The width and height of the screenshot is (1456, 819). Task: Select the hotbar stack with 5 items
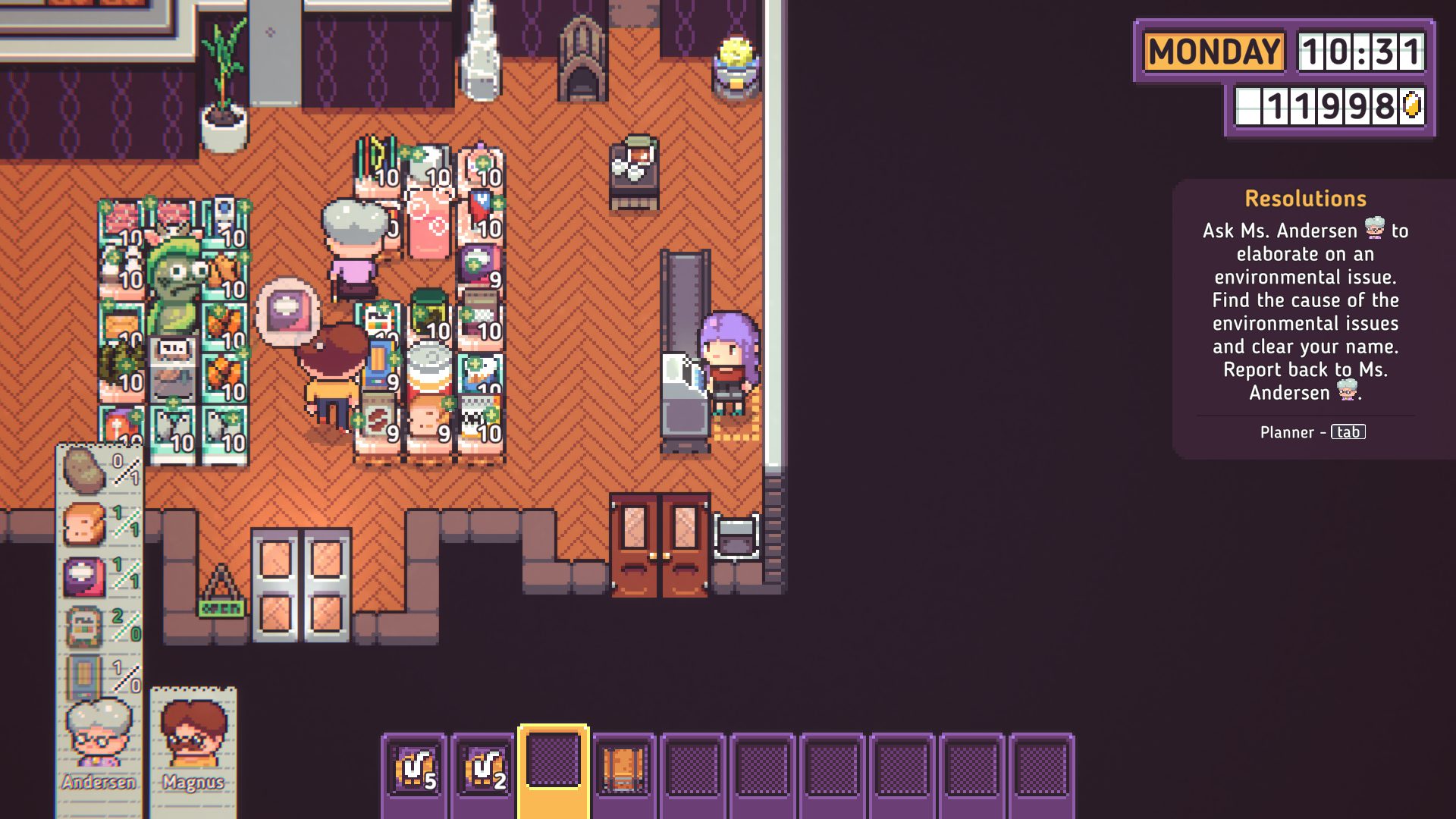point(414,769)
